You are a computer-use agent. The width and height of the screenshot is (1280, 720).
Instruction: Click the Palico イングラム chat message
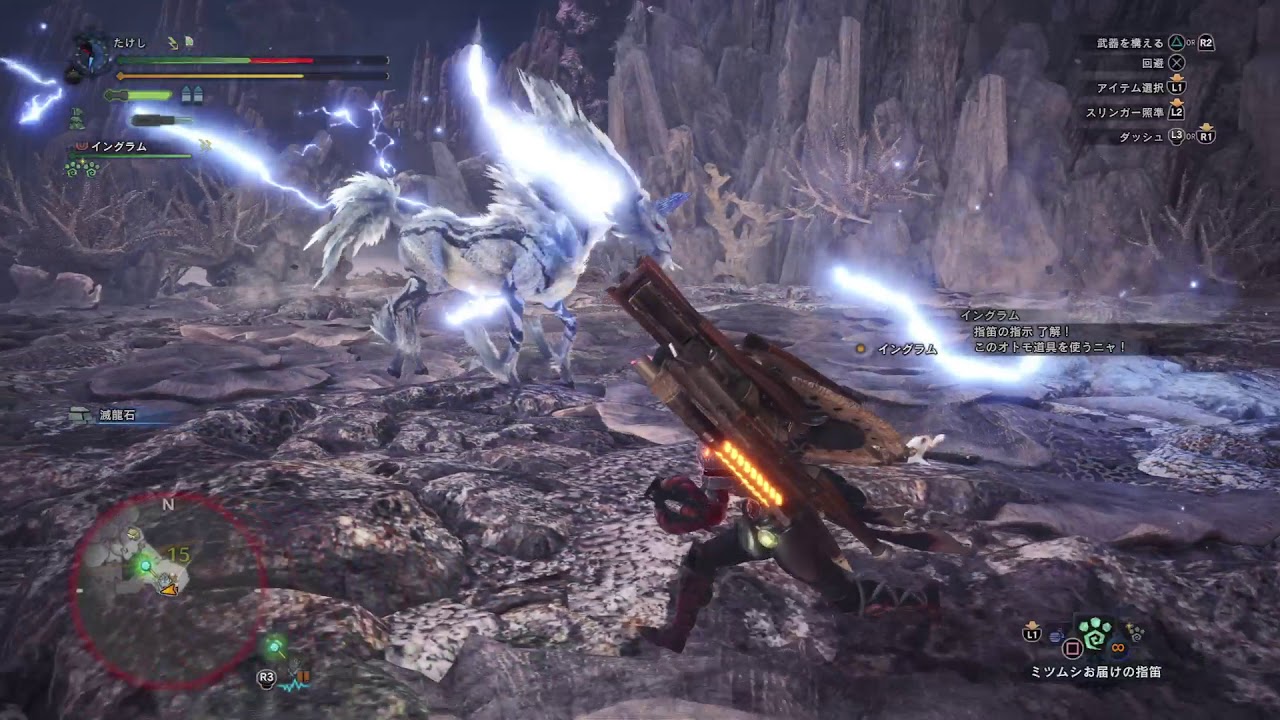click(x=1048, y=332)
